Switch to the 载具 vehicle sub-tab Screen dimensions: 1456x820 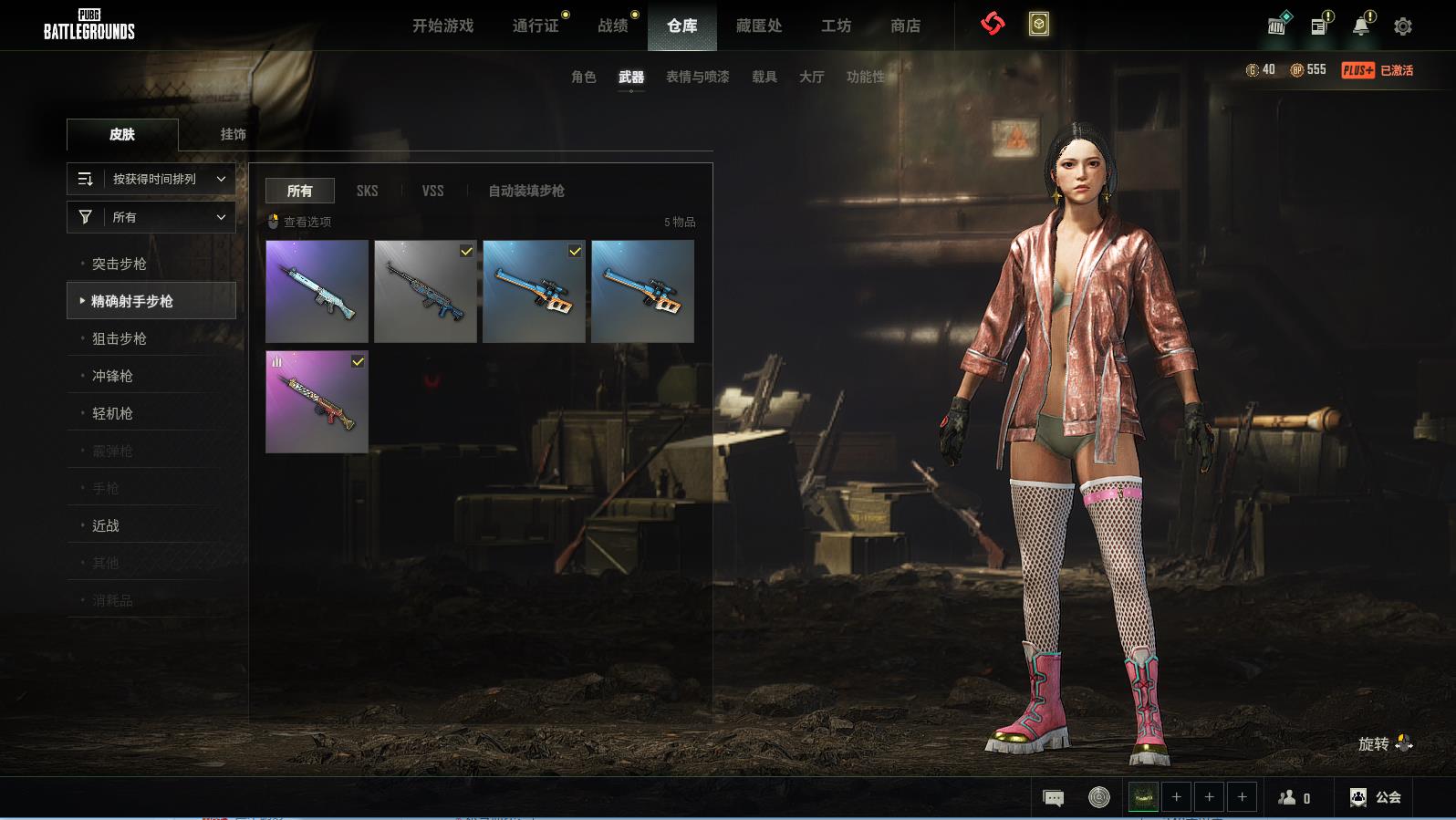[x=764, y=77]
